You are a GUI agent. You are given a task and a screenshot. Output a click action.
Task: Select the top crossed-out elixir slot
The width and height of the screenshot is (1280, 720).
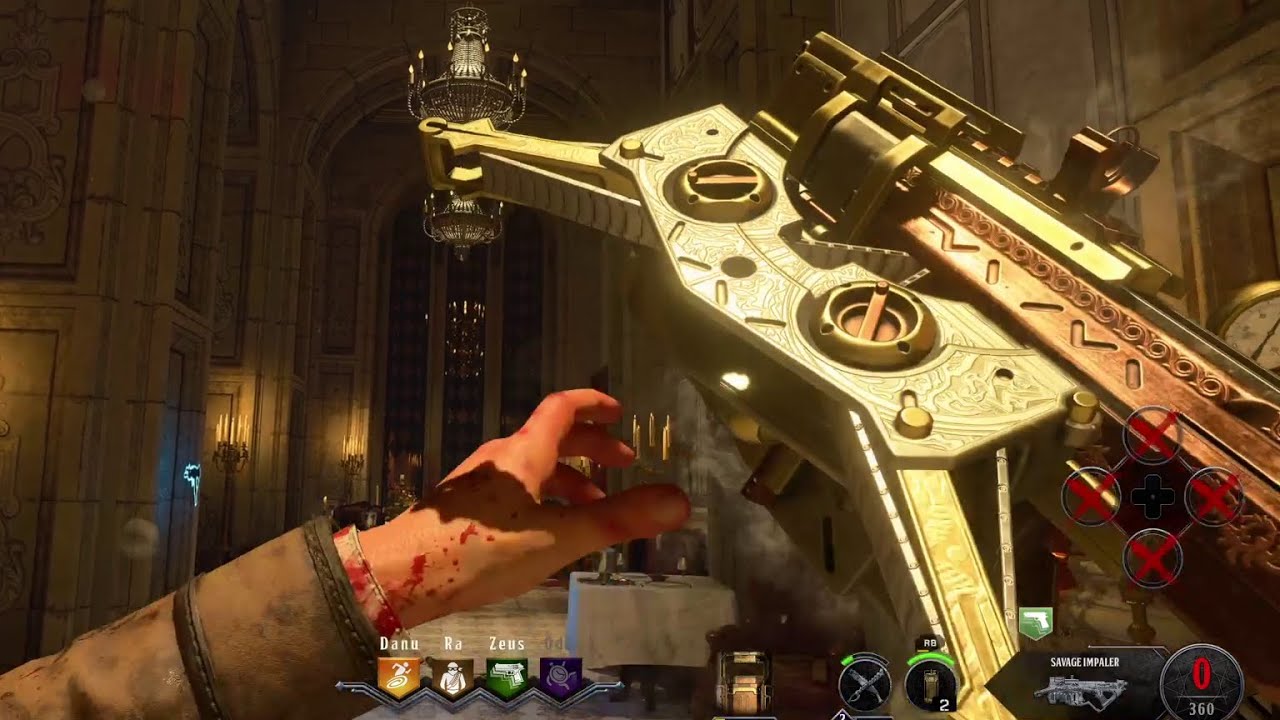click(x=1152, y=436)
